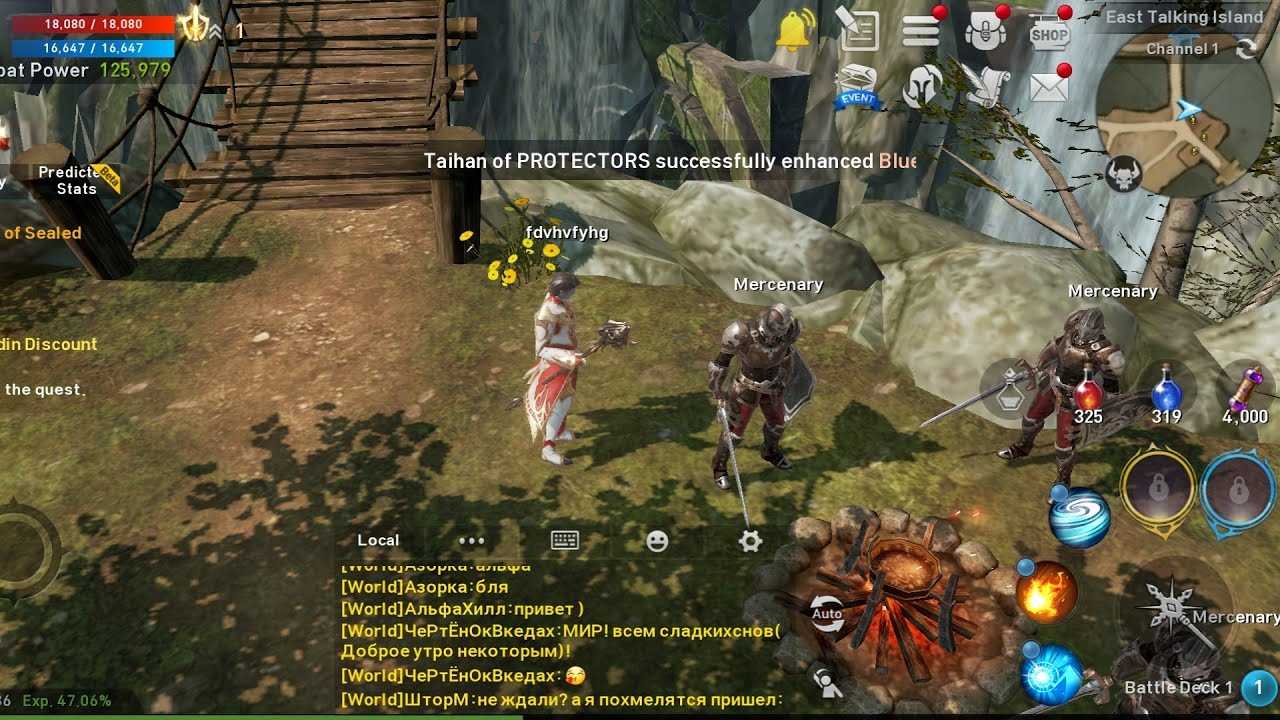Open the helmet character icon
This screenshot has height=720, width=1280.
922,87
